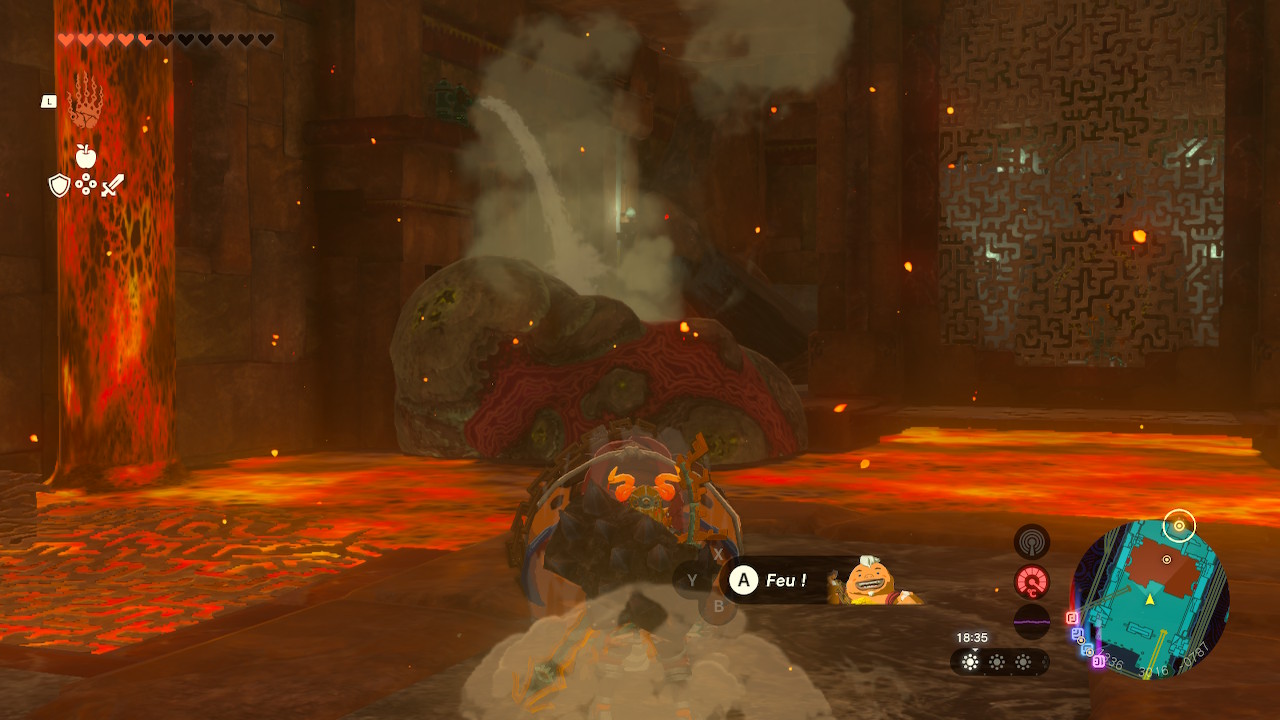Click the circular minimap
Viewport: 1280px width, 720px height.
coord(1149,598)
